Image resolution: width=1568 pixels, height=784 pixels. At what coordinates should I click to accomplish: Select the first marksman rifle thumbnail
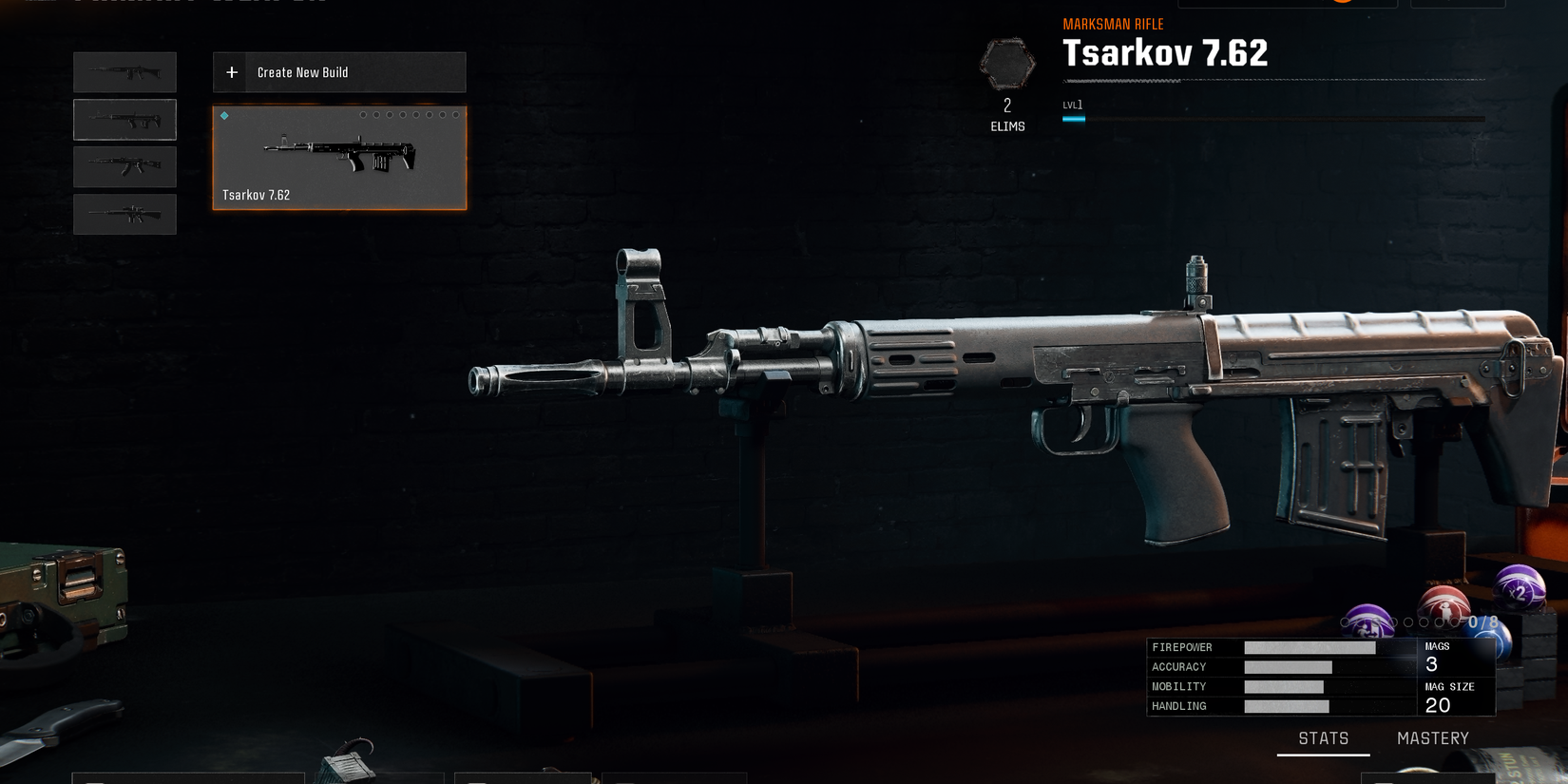pos(124,72)
